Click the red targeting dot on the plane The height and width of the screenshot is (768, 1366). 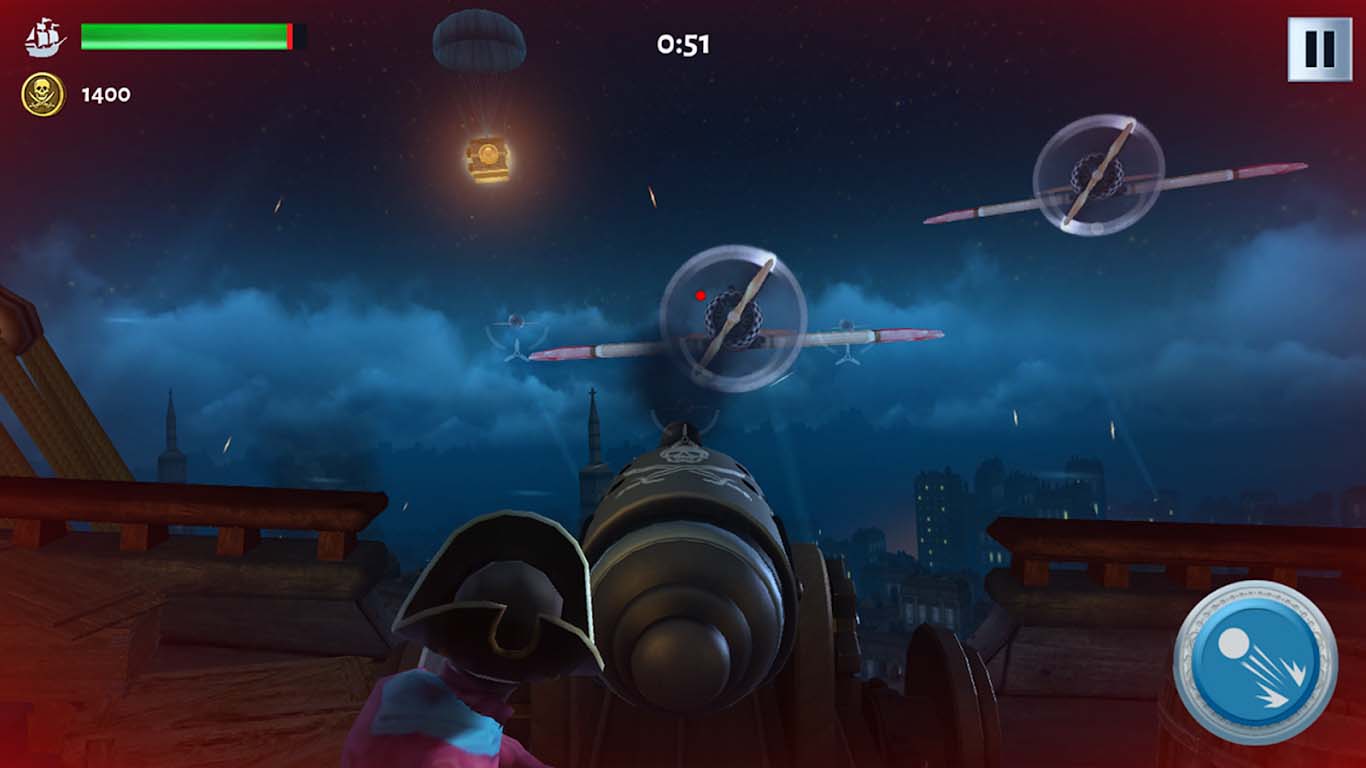(700, 295)
